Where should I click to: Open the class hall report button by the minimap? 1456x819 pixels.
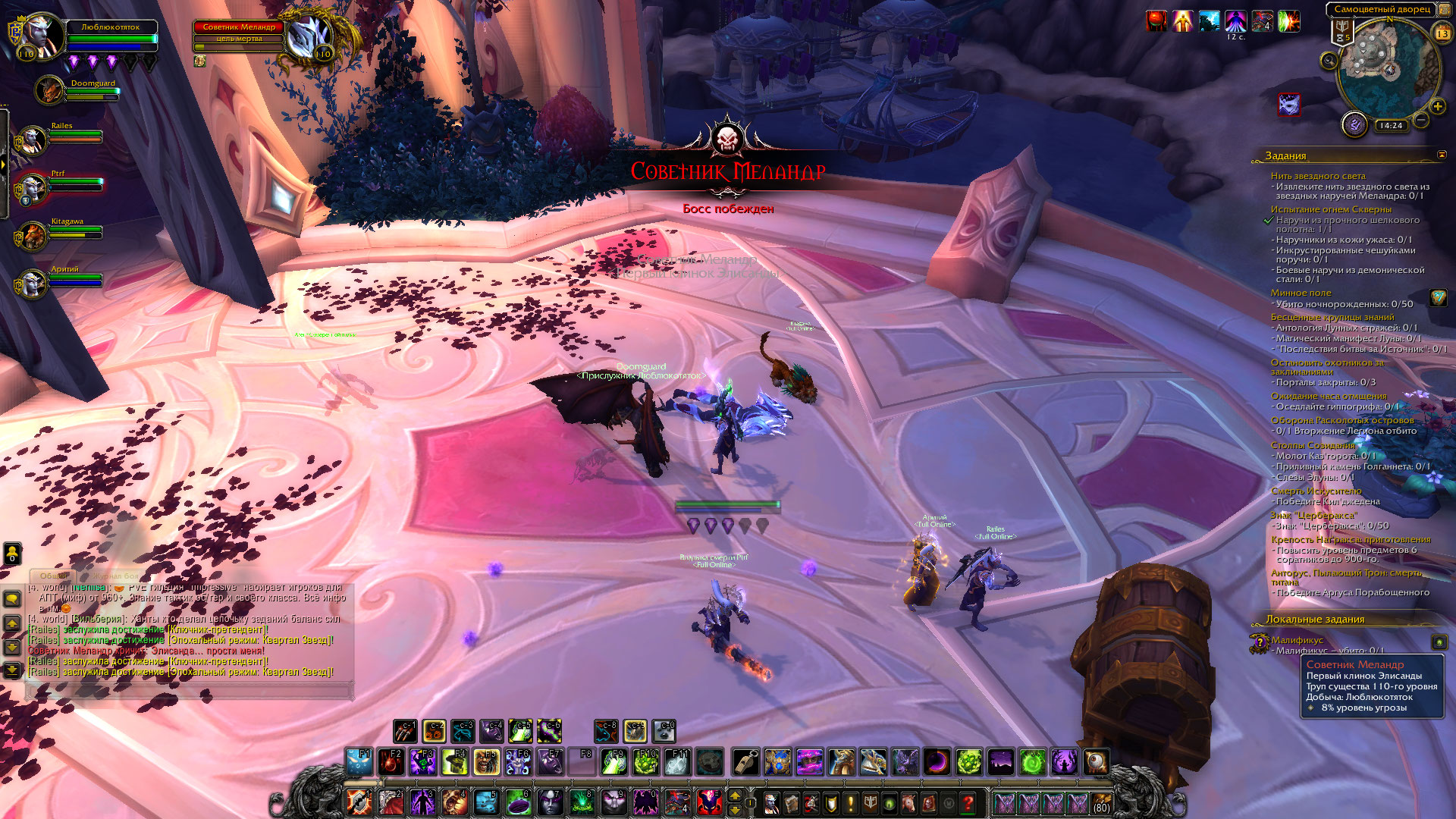click(1354, 124)
